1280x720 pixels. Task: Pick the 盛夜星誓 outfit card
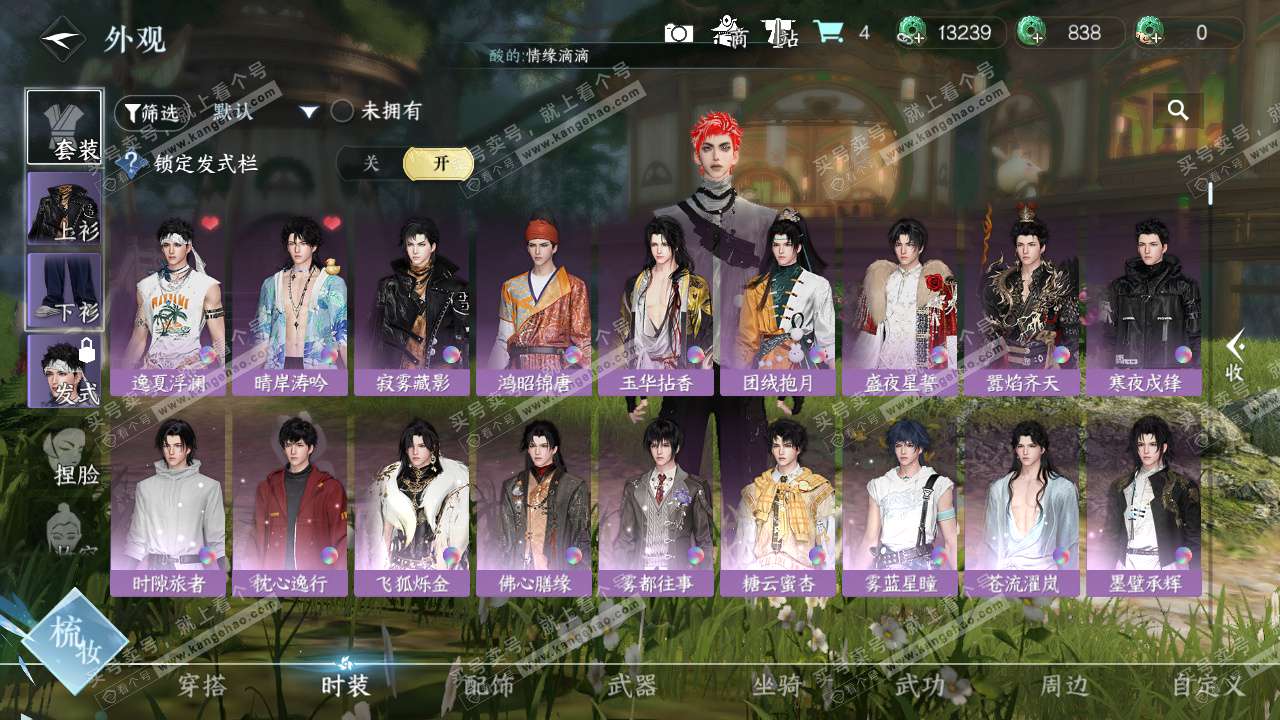900,305
